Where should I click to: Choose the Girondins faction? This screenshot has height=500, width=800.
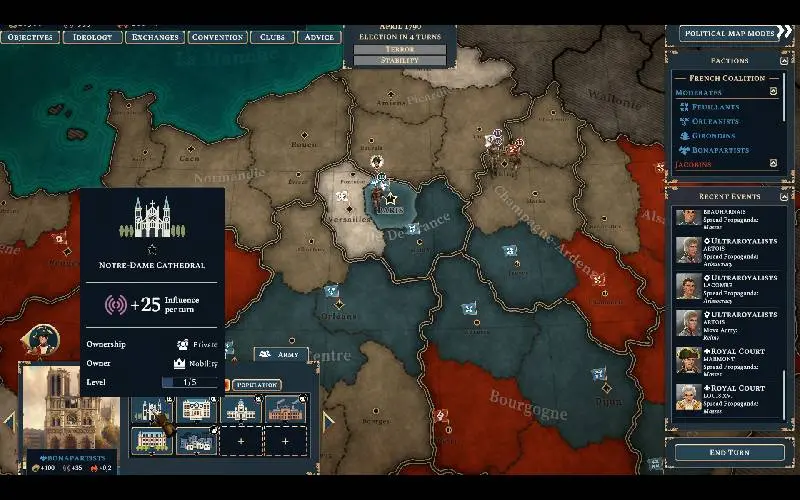tap(712, 135)
